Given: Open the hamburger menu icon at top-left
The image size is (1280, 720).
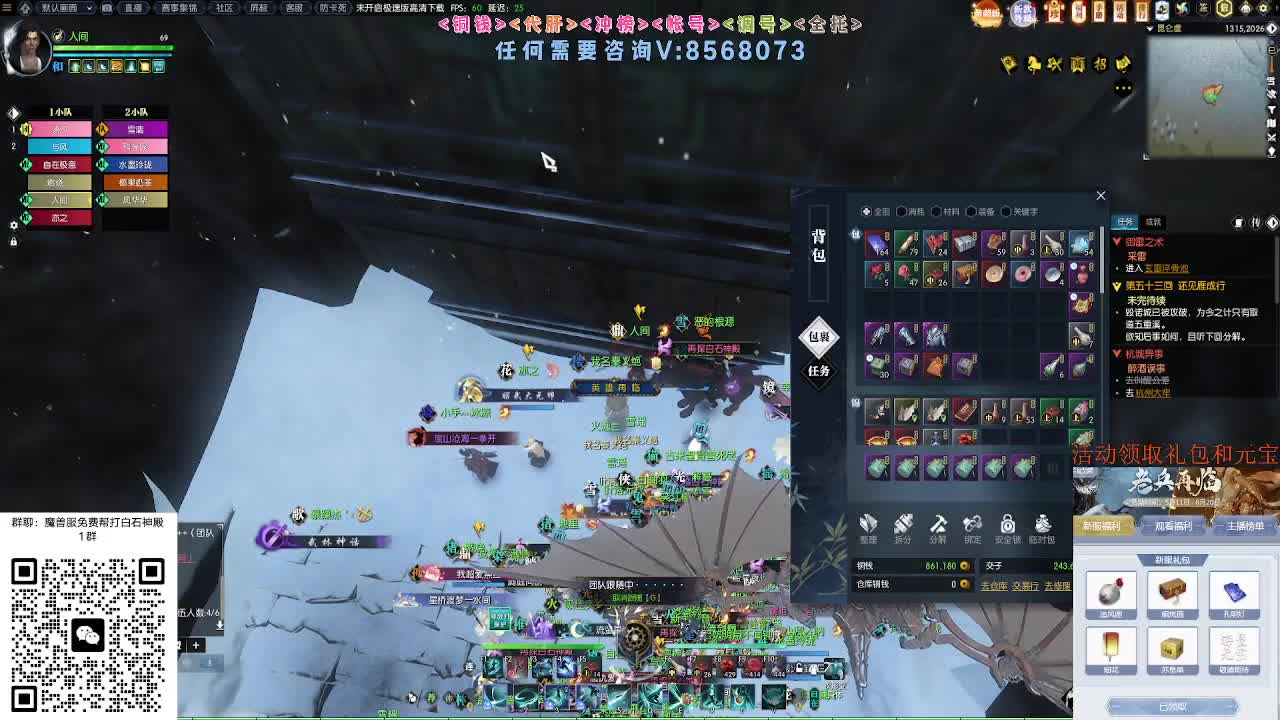Looking at the screenshot, I should [x=7, y=8].
